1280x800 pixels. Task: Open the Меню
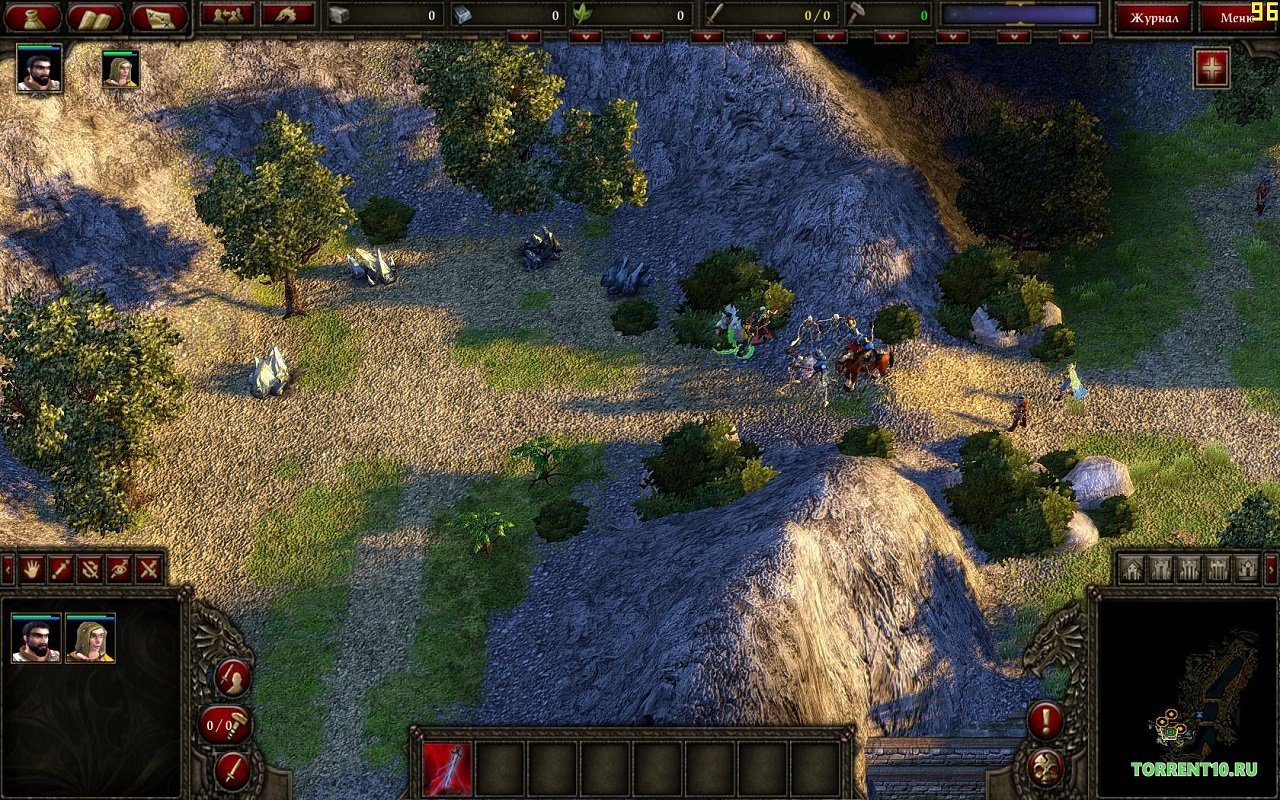(x=1240, y=16)
